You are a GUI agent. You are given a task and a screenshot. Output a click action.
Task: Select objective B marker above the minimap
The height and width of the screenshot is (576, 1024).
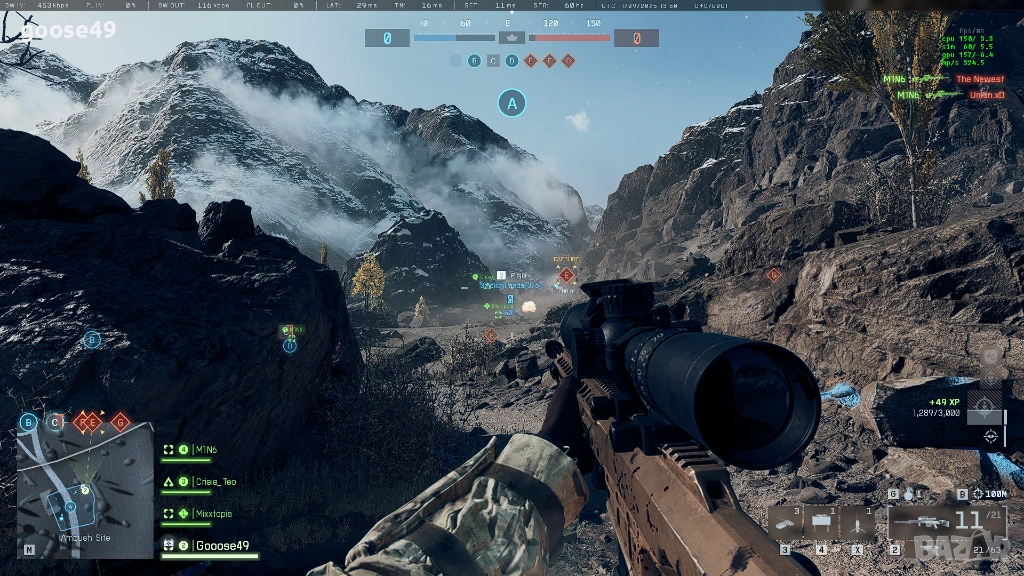coord(29,422)
